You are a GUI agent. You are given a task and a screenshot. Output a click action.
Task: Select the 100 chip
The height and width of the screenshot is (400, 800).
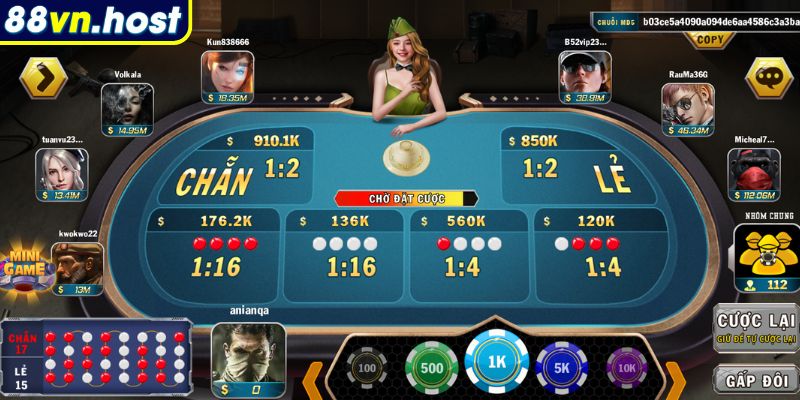(367, 369)
